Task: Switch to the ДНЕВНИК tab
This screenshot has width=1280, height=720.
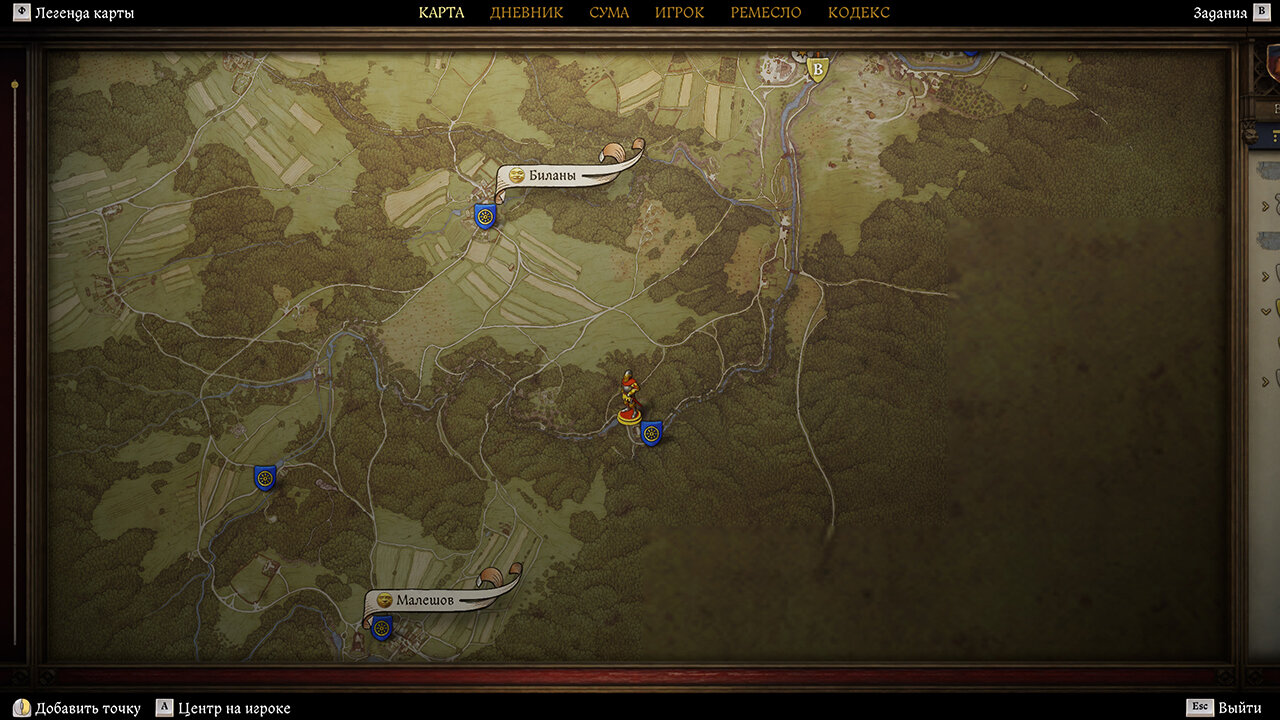Action: coord(526,13)
